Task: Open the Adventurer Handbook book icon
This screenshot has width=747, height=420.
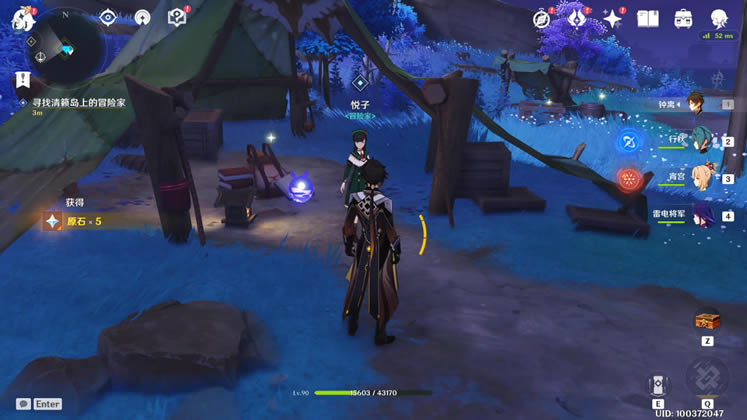Action: coord(648,19)
